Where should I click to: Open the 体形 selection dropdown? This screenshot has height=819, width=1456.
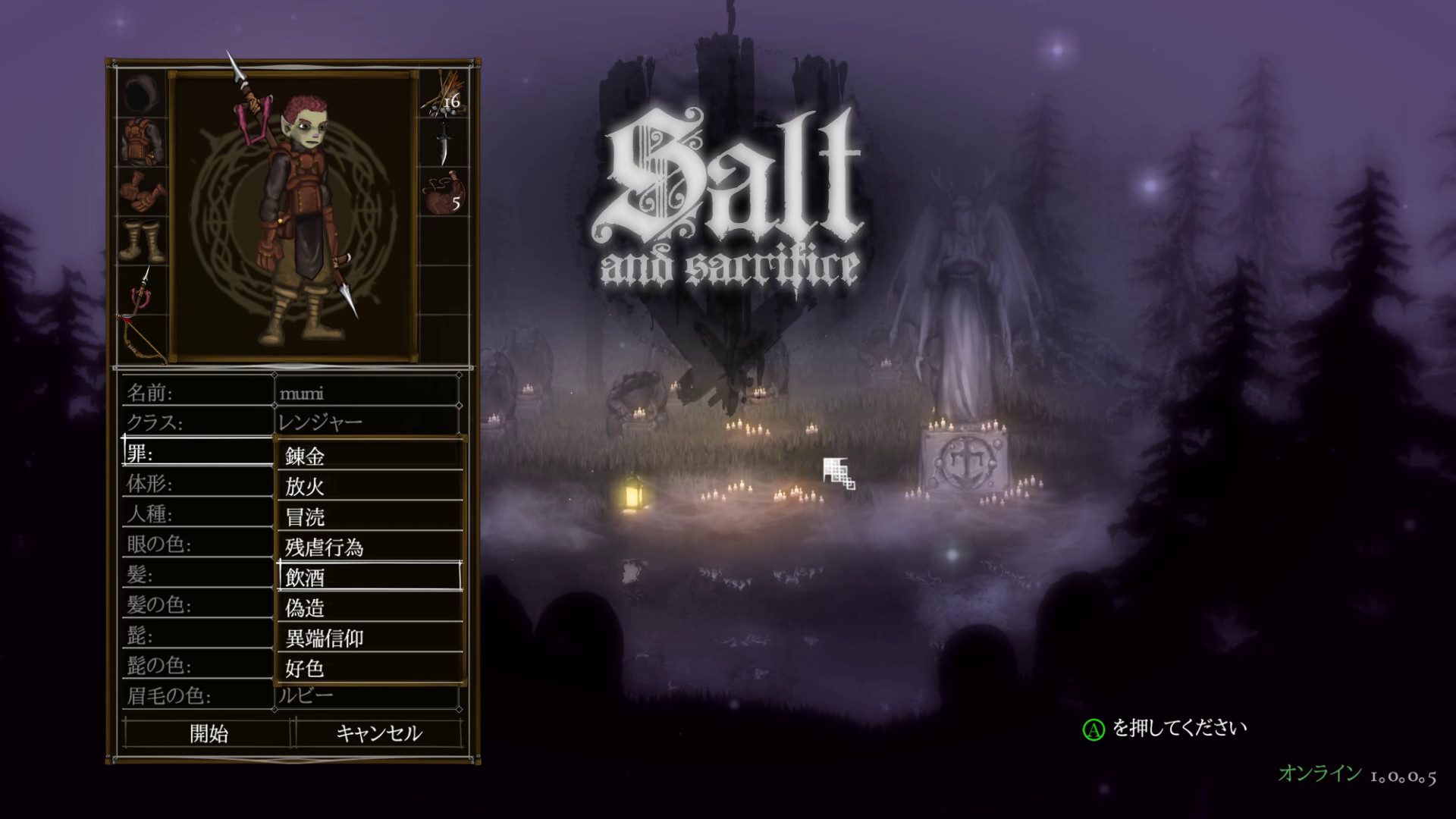click(197, 483)
